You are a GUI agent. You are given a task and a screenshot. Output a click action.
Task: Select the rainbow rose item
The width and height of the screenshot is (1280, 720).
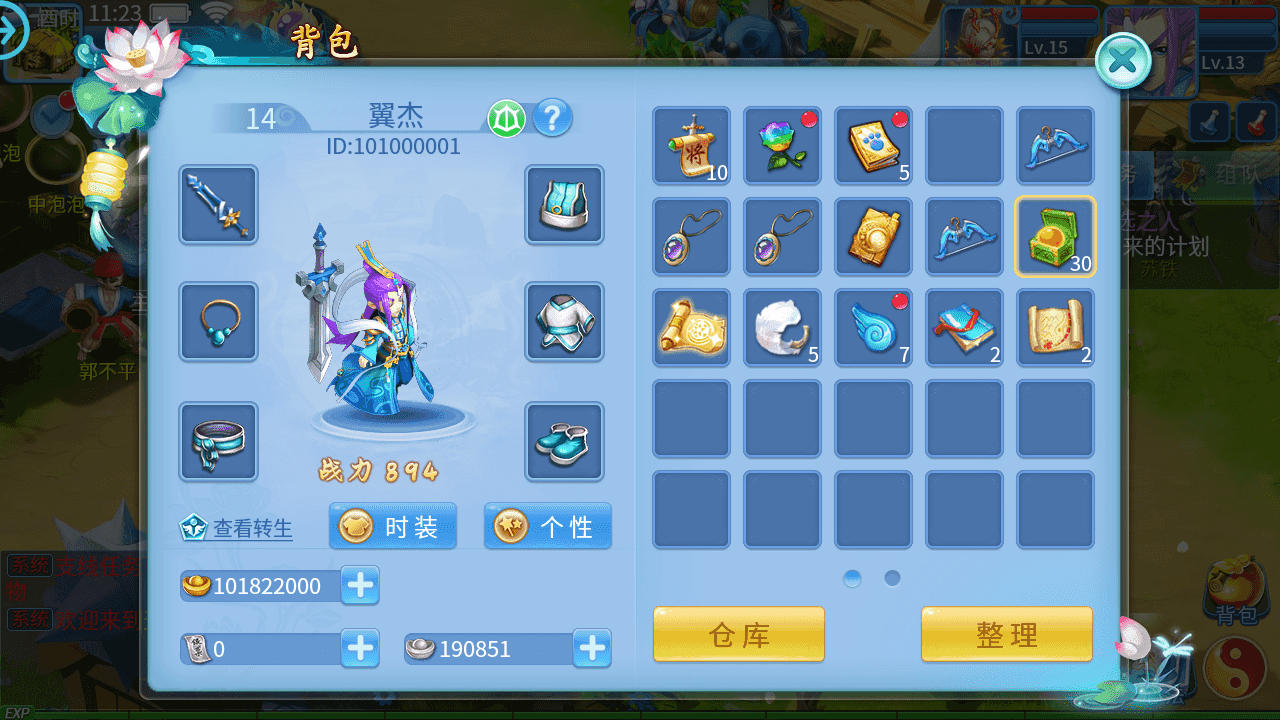tap(782, 146)
